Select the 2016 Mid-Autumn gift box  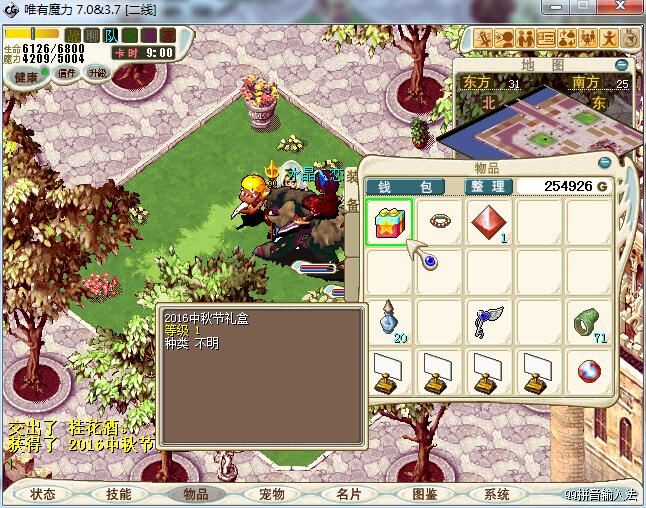[x=388, y=220]
